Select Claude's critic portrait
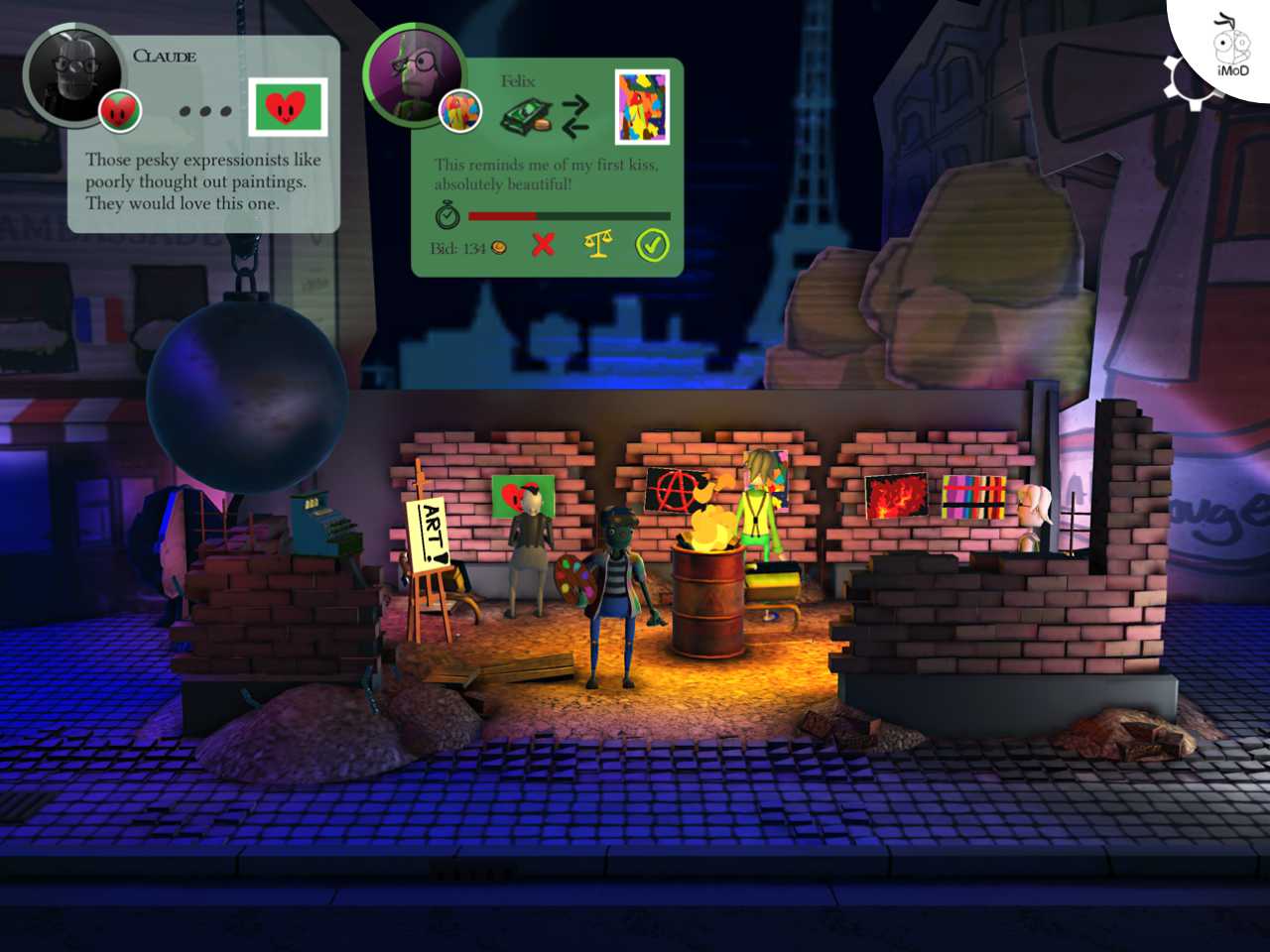This screenshot has height=952, width=1270. pos(67,74)
